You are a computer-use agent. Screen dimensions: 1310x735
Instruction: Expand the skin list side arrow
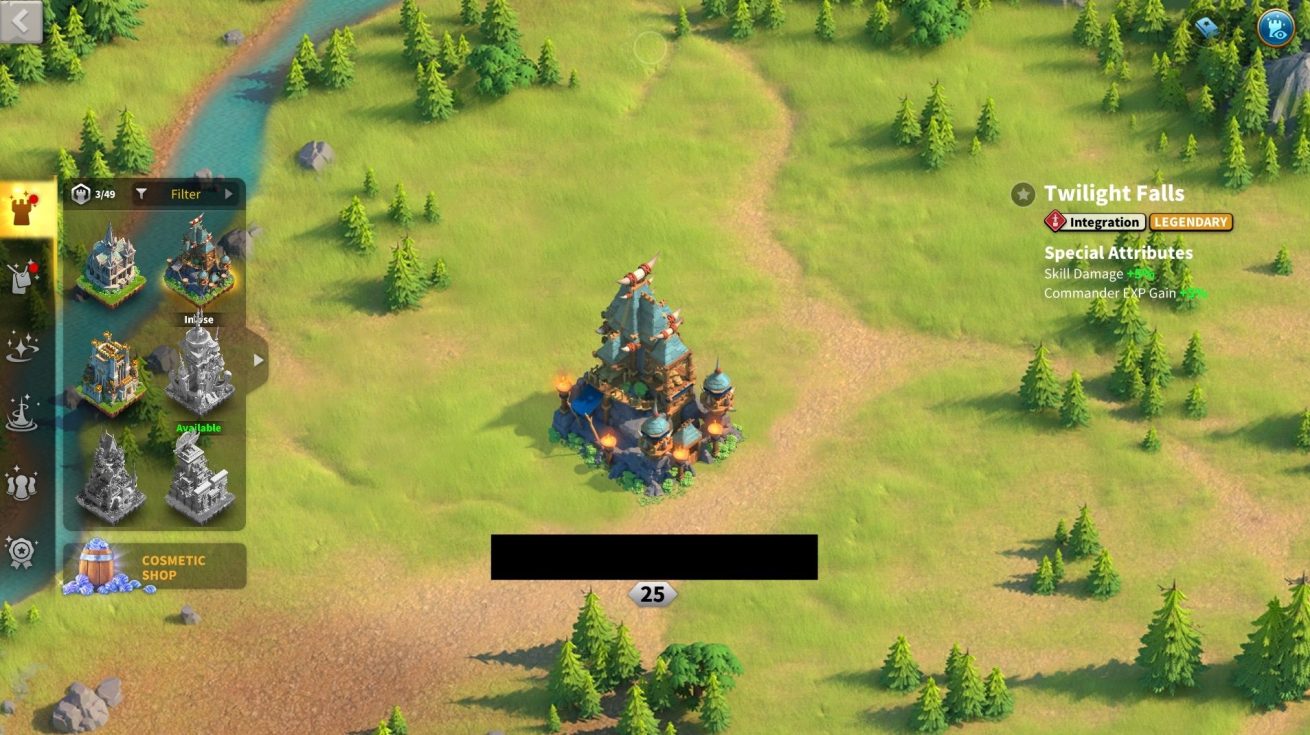[x=258, y=360]
